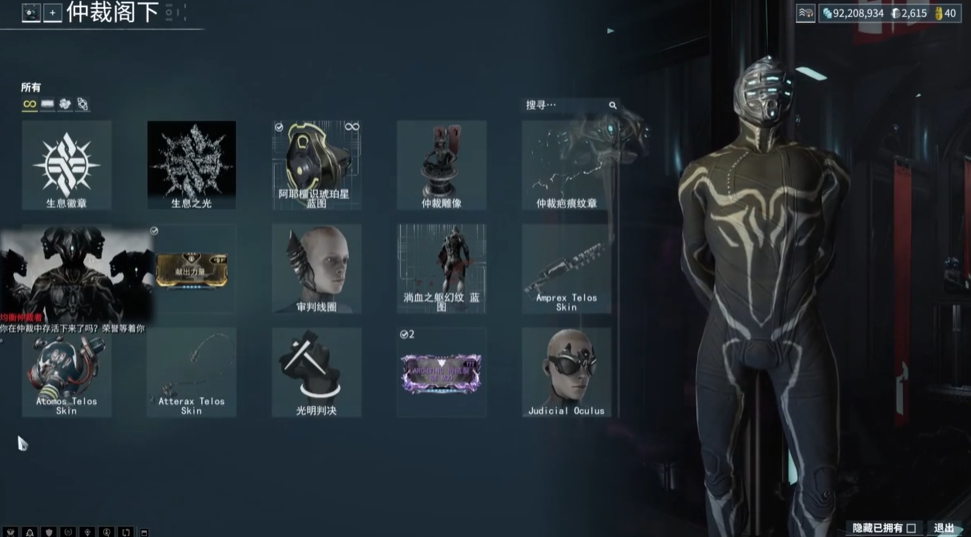Choose the 生息之光 offering tile
The height and width of the screenshot is (537, 971).
pyautogui.click(x=191, y=165)
